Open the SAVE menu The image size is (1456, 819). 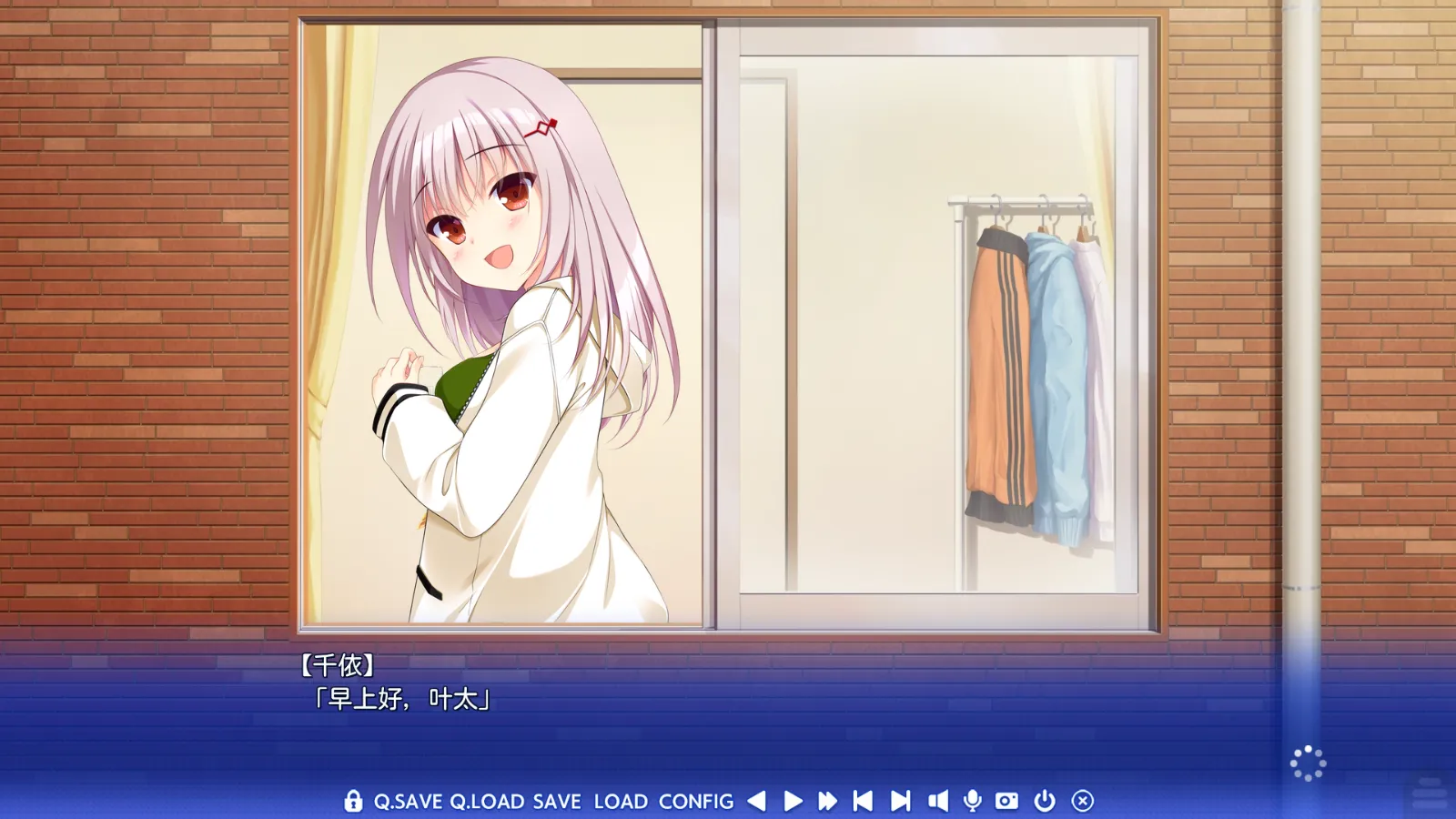click(x=557, y=802)
